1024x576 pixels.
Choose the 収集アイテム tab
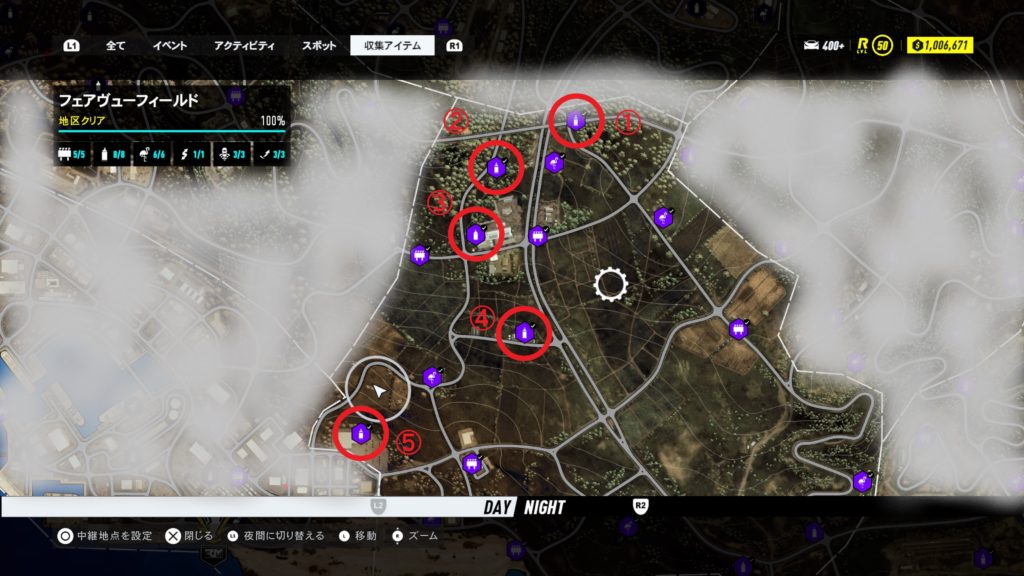392,45
